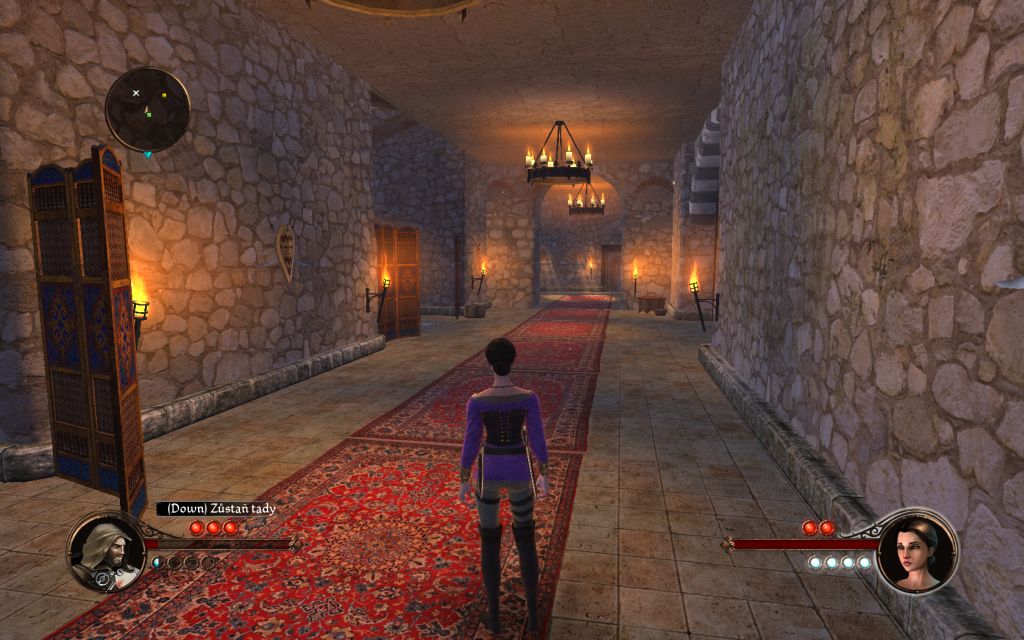The height and width of the screenshot is (640, 1024).
Task: Select the bearded hooded man portrait
Action: [105, 552]
